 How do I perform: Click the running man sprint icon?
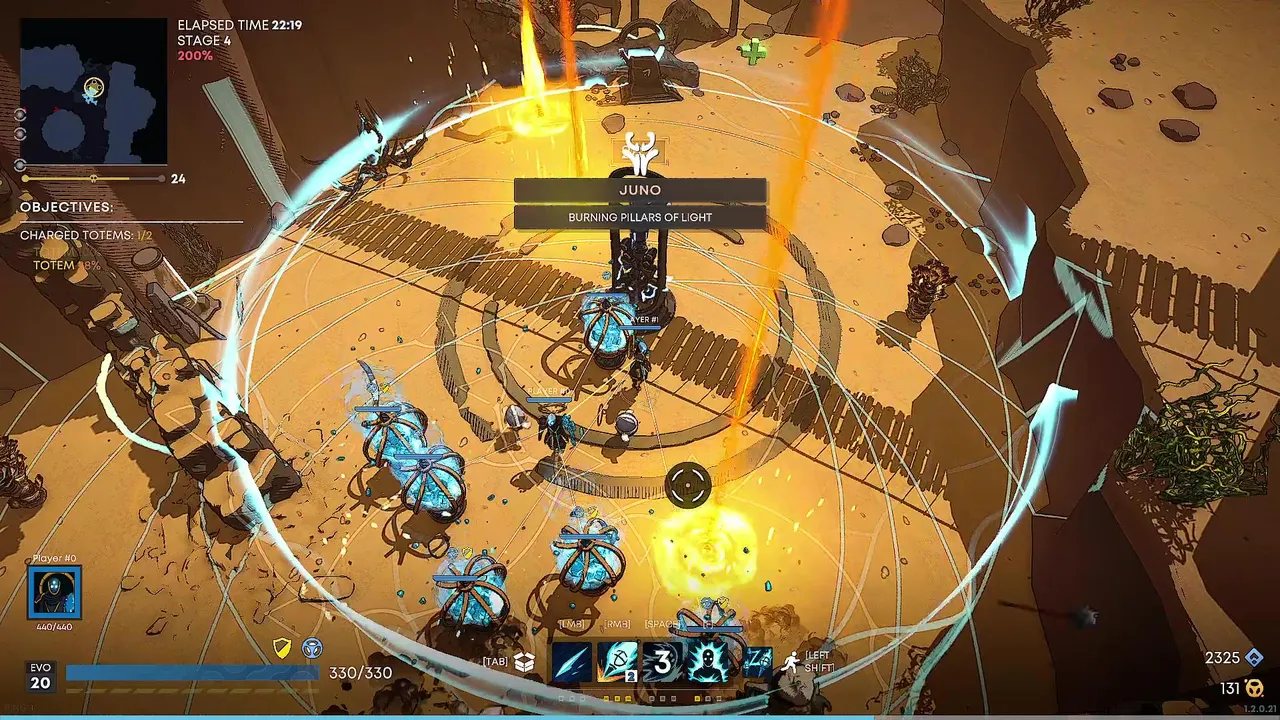pyautogui.click(x=792, y=662)
